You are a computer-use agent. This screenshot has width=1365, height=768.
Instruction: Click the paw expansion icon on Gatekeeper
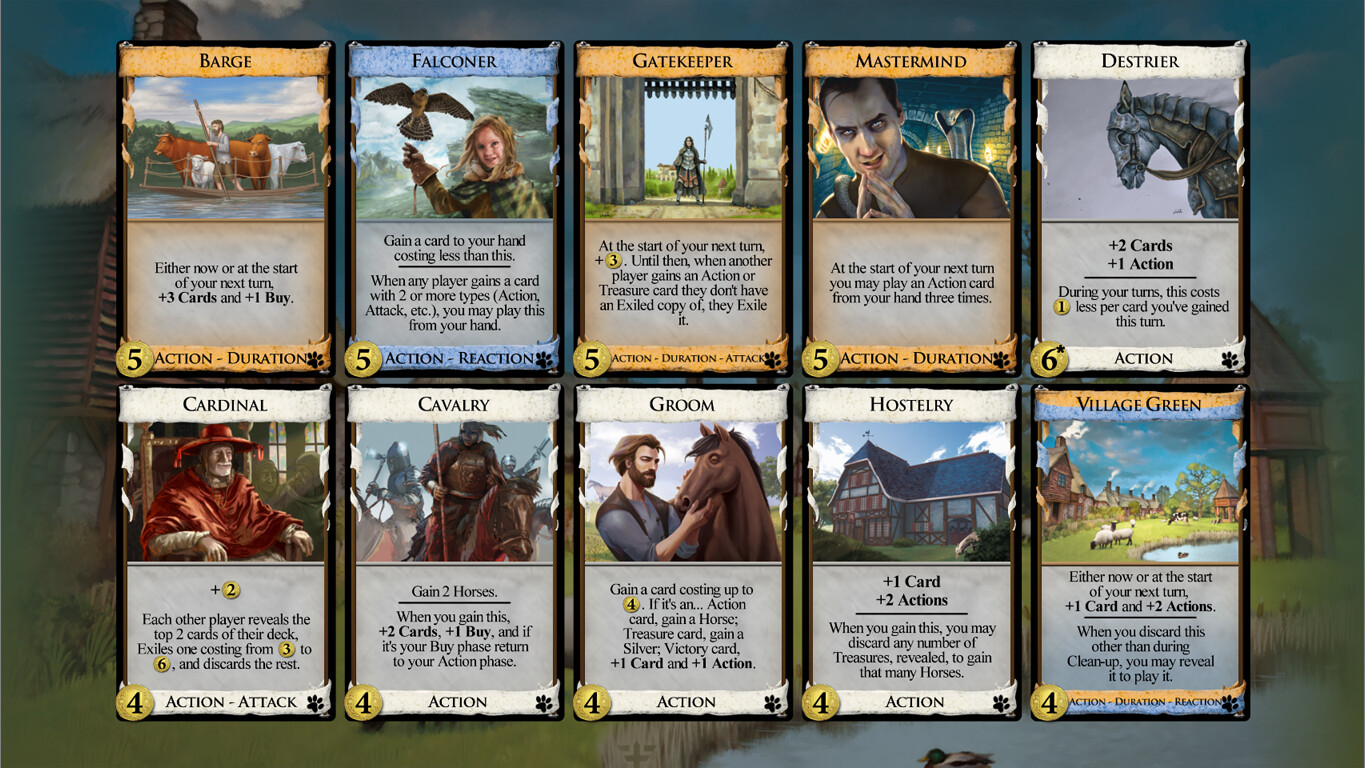click(774, 358)
